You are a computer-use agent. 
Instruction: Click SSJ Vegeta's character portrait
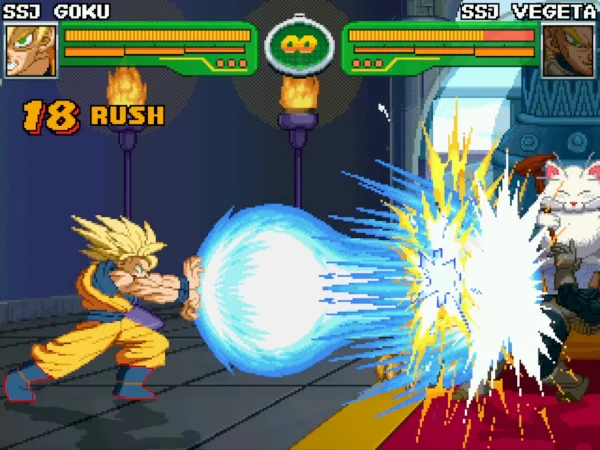click(x=567, y=50)
